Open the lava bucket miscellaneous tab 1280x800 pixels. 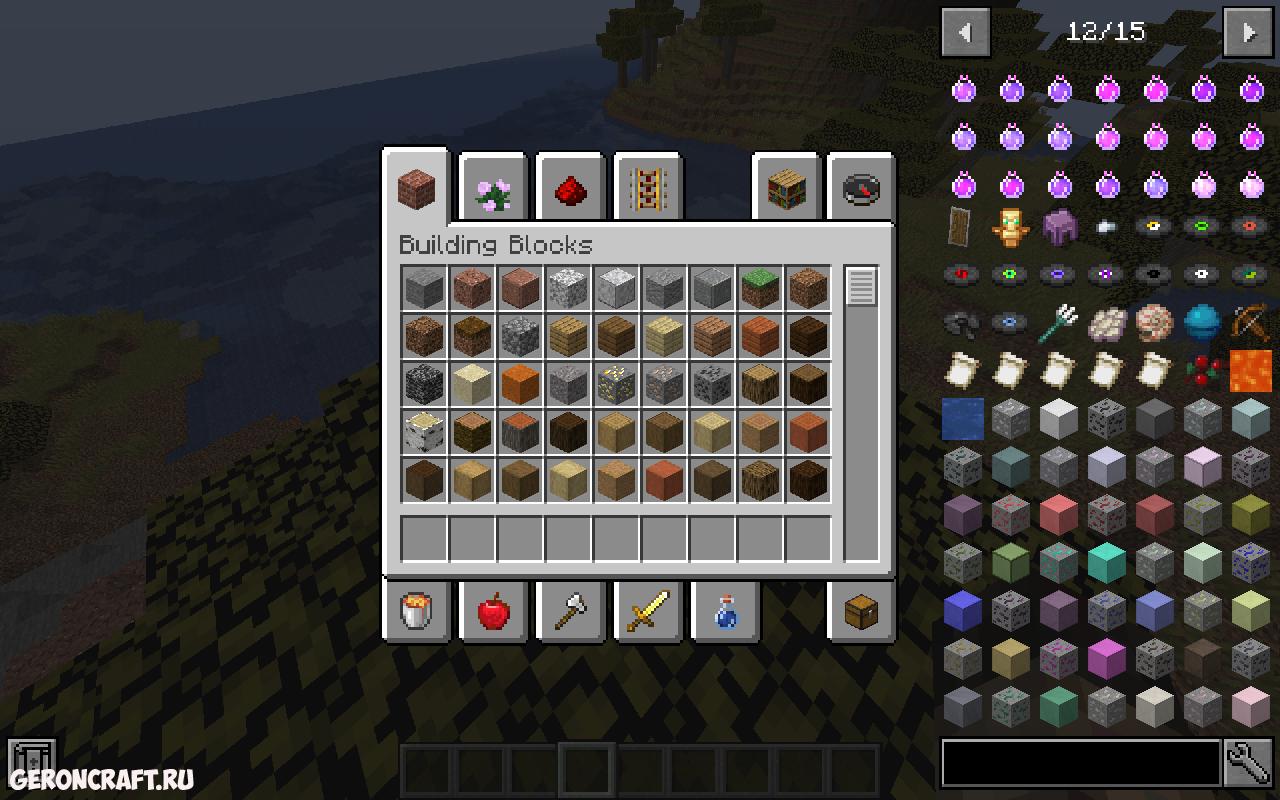coord(417,610)
